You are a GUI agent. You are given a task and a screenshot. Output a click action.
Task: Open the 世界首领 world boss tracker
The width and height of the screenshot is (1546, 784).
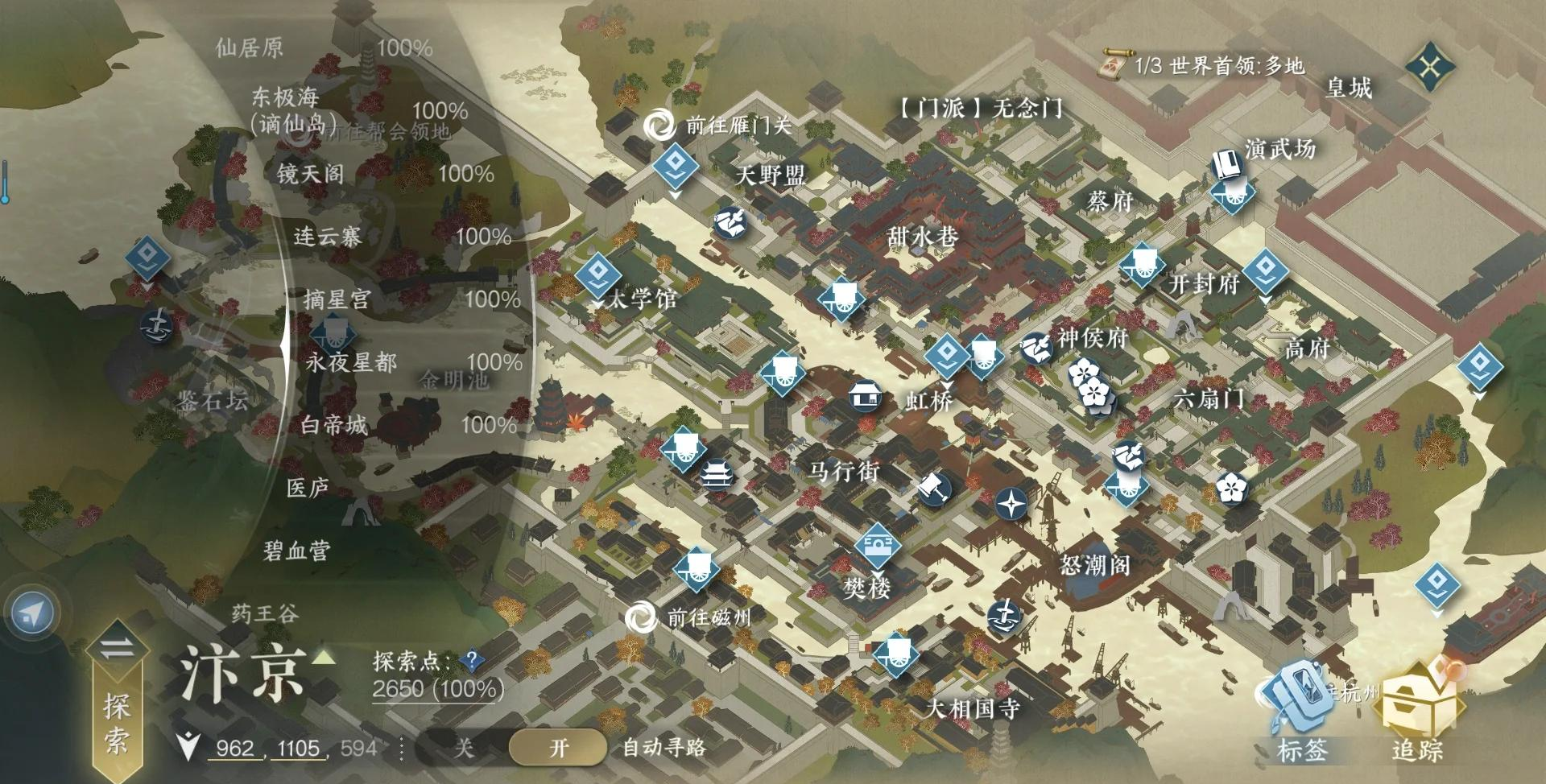(1205, 66)
